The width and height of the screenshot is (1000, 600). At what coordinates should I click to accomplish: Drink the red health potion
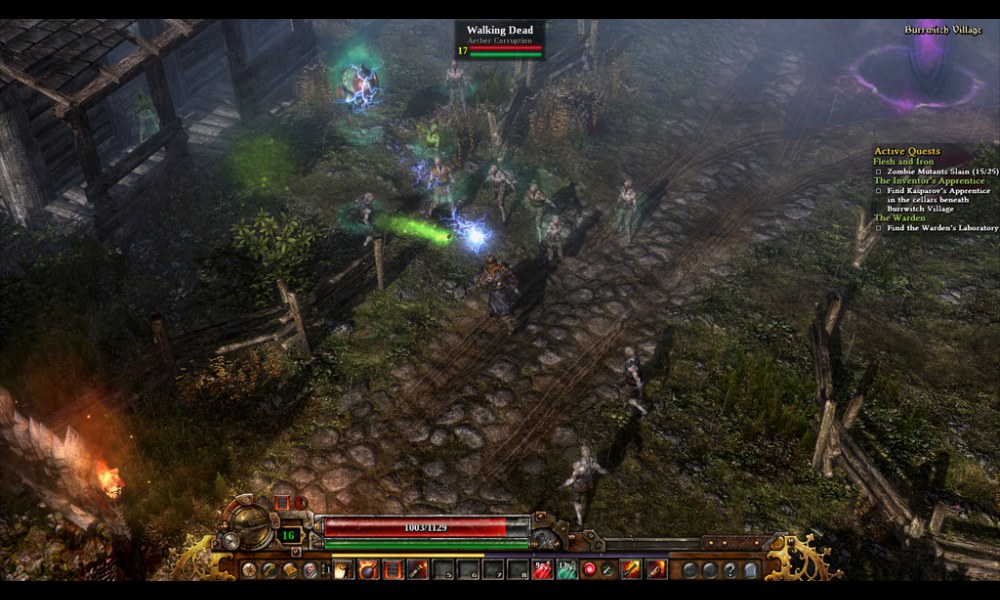(x=541, y=569)
